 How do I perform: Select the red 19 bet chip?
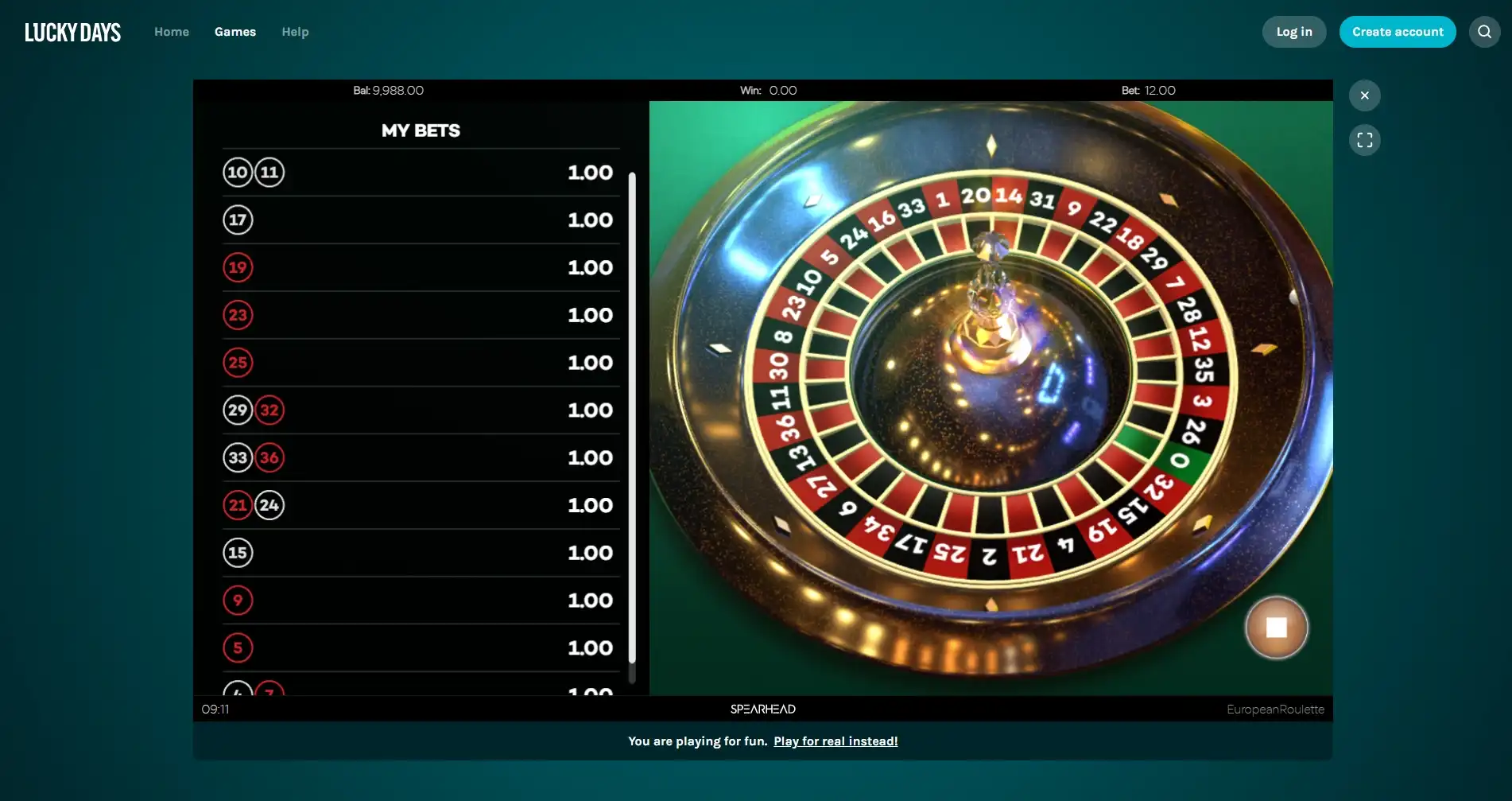pyautogui.click(x=238, y=267)
